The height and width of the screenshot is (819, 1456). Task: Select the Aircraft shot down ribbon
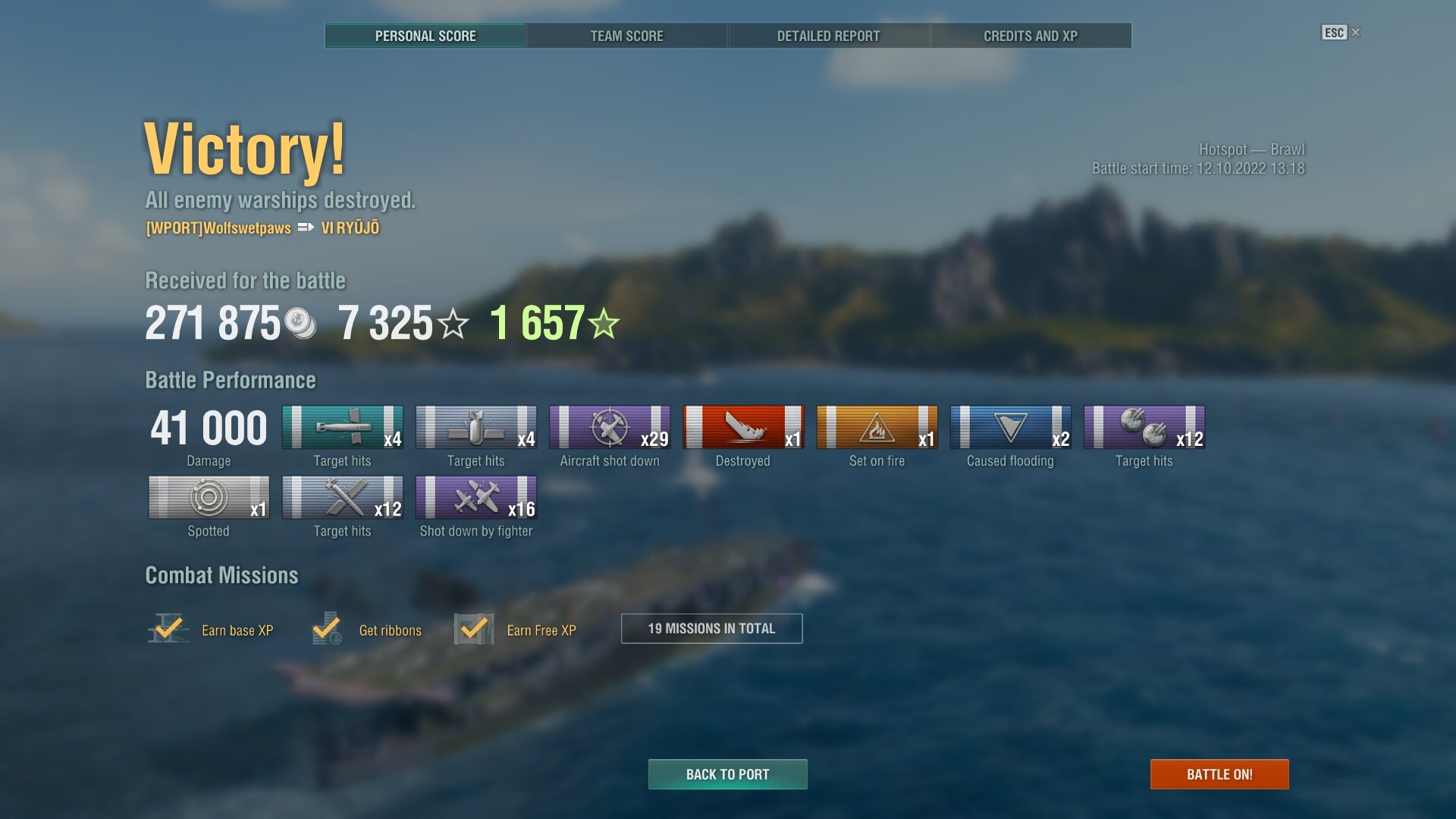610,428
